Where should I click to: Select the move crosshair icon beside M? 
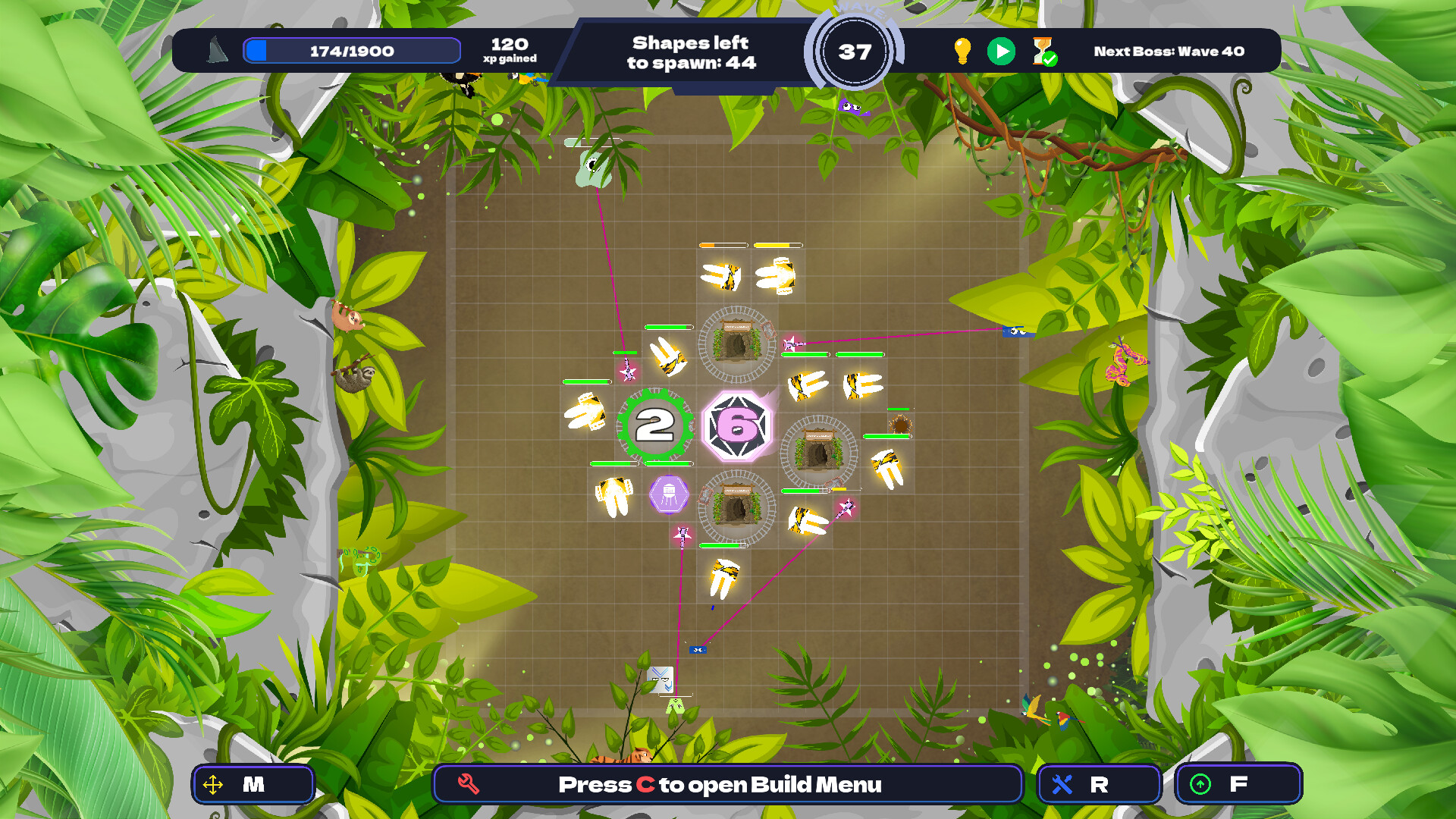click(x=215, y=784)
